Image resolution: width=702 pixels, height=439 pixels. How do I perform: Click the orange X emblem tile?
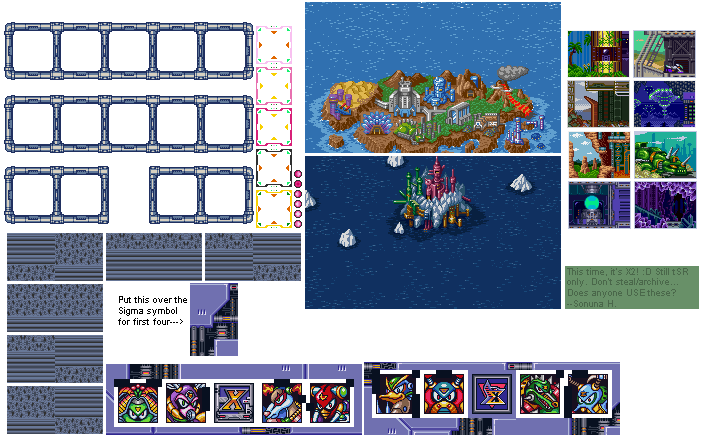[232, 405]
